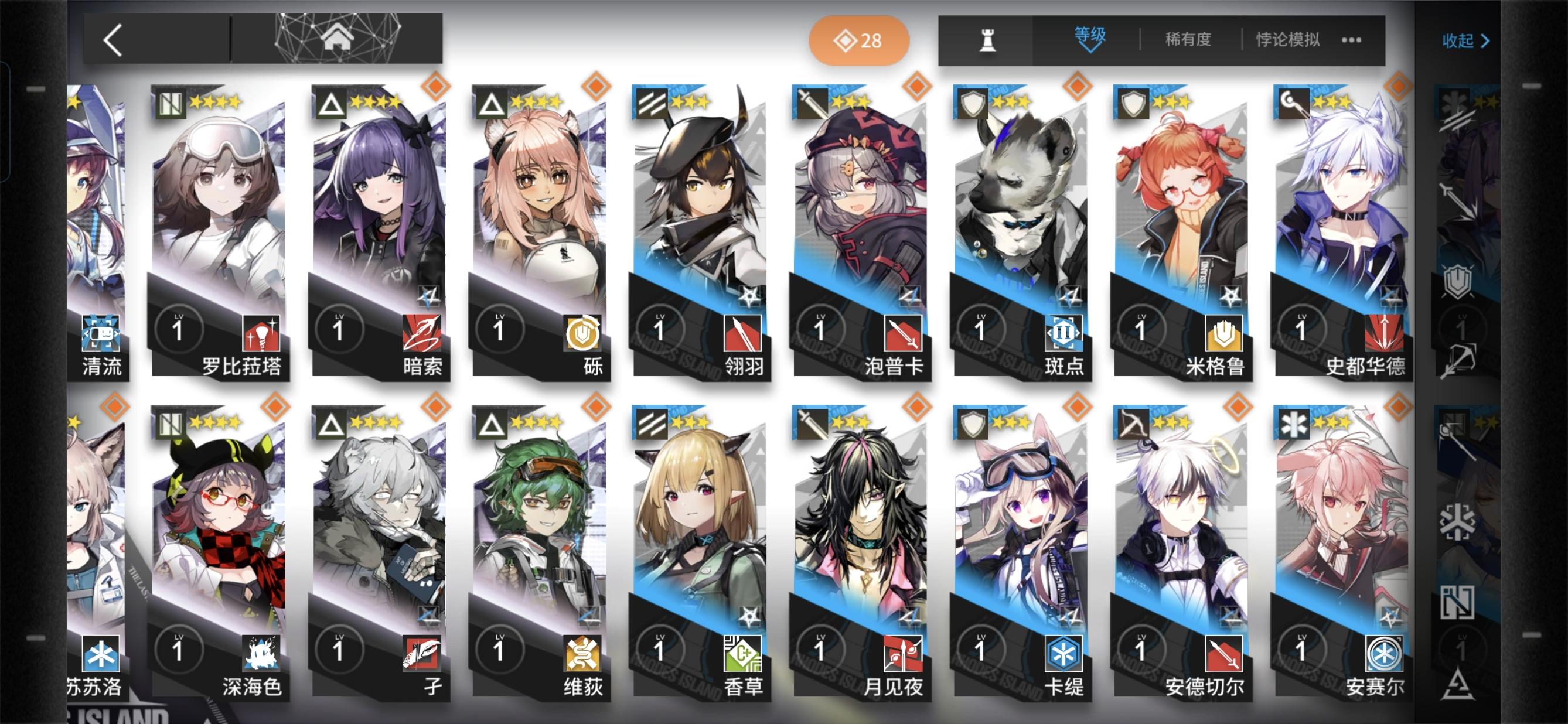
Task: Click the back arrow button
Action: click(x=113, y=40)
